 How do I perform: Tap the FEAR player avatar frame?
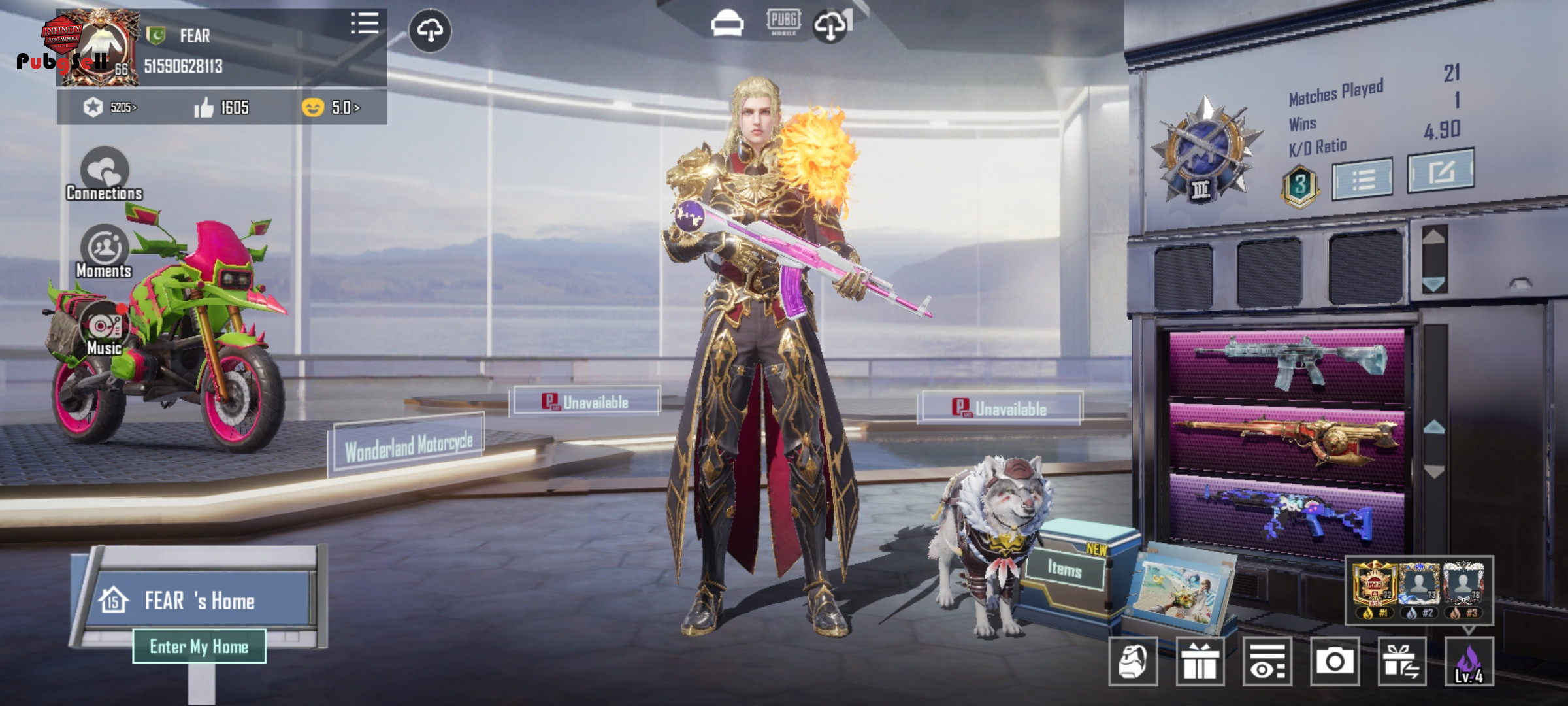click(x=98, y=48)
